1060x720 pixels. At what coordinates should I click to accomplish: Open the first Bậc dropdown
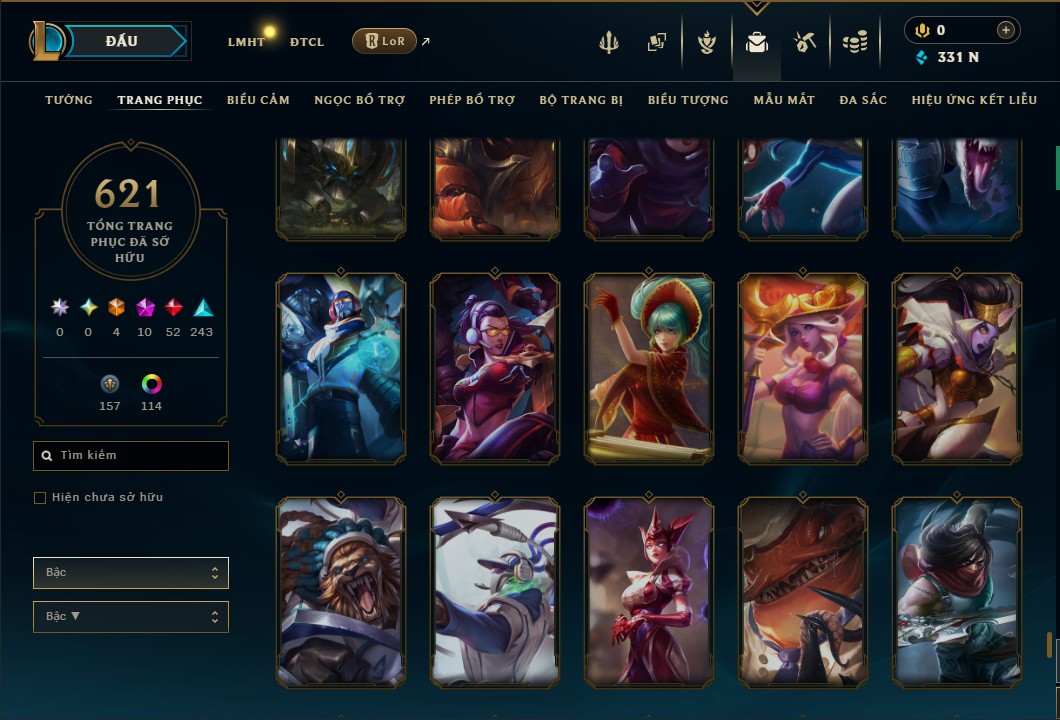pos(131,573)
